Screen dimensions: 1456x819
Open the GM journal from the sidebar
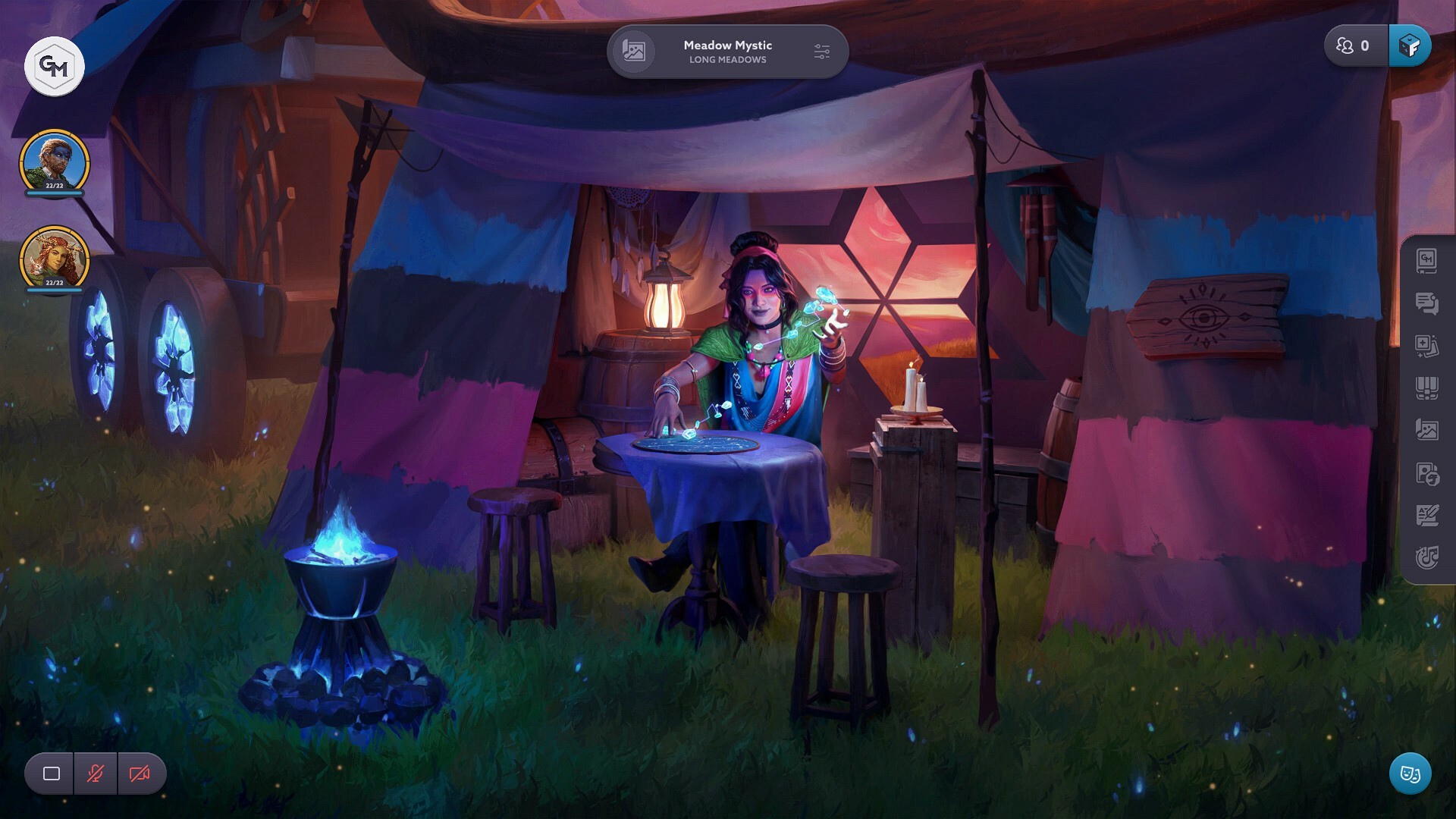coord(1428,262)
